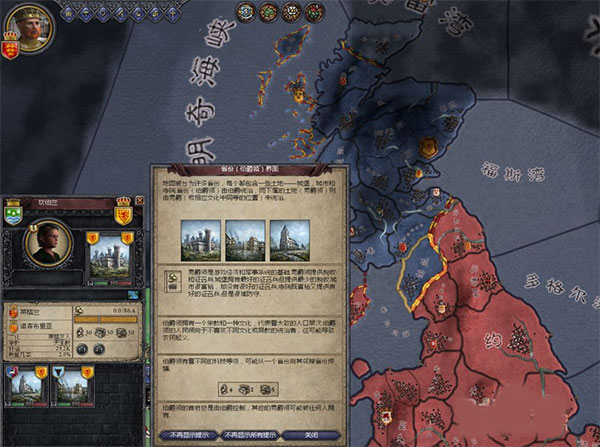600x447 pixels.
Task: Click the first round map mode button
Action: click(243, 12)
